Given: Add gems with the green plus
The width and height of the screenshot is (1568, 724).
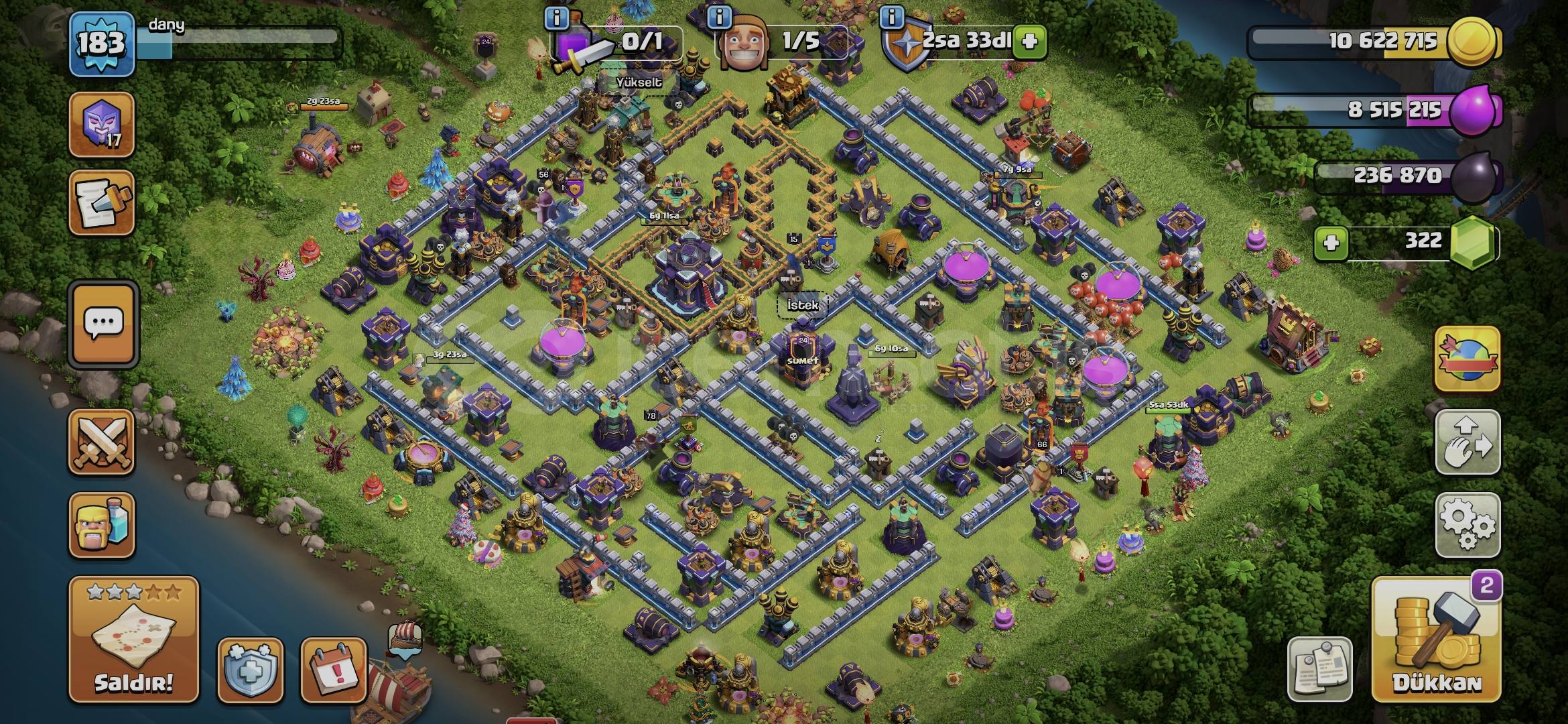Looking at the screenshot, I should [1331, 243].
